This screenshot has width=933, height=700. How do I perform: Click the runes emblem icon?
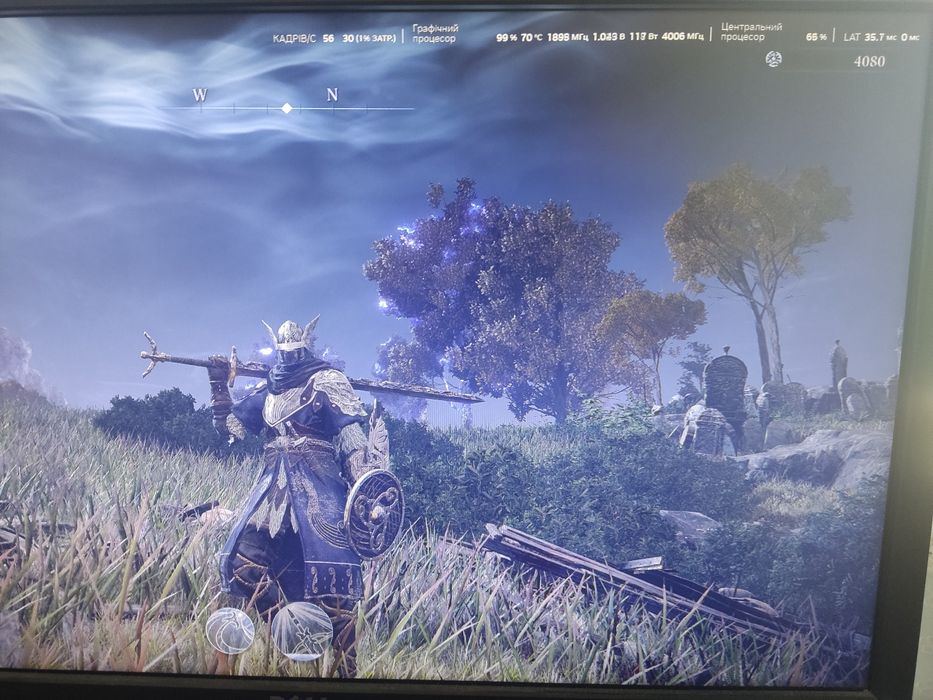[773, 60]
